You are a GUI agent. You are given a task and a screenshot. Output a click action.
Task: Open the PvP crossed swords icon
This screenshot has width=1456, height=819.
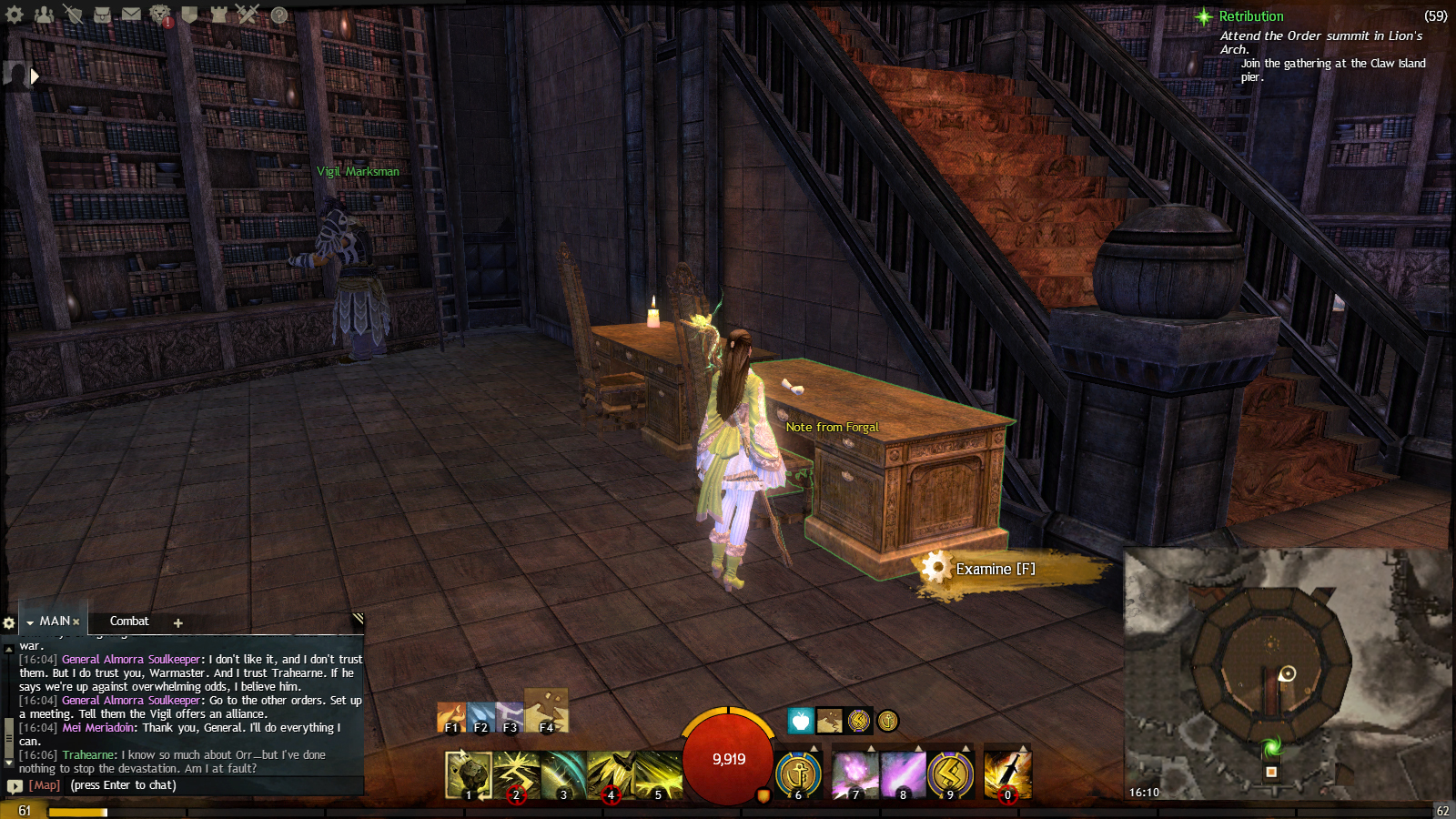click(x=248, y=14)
